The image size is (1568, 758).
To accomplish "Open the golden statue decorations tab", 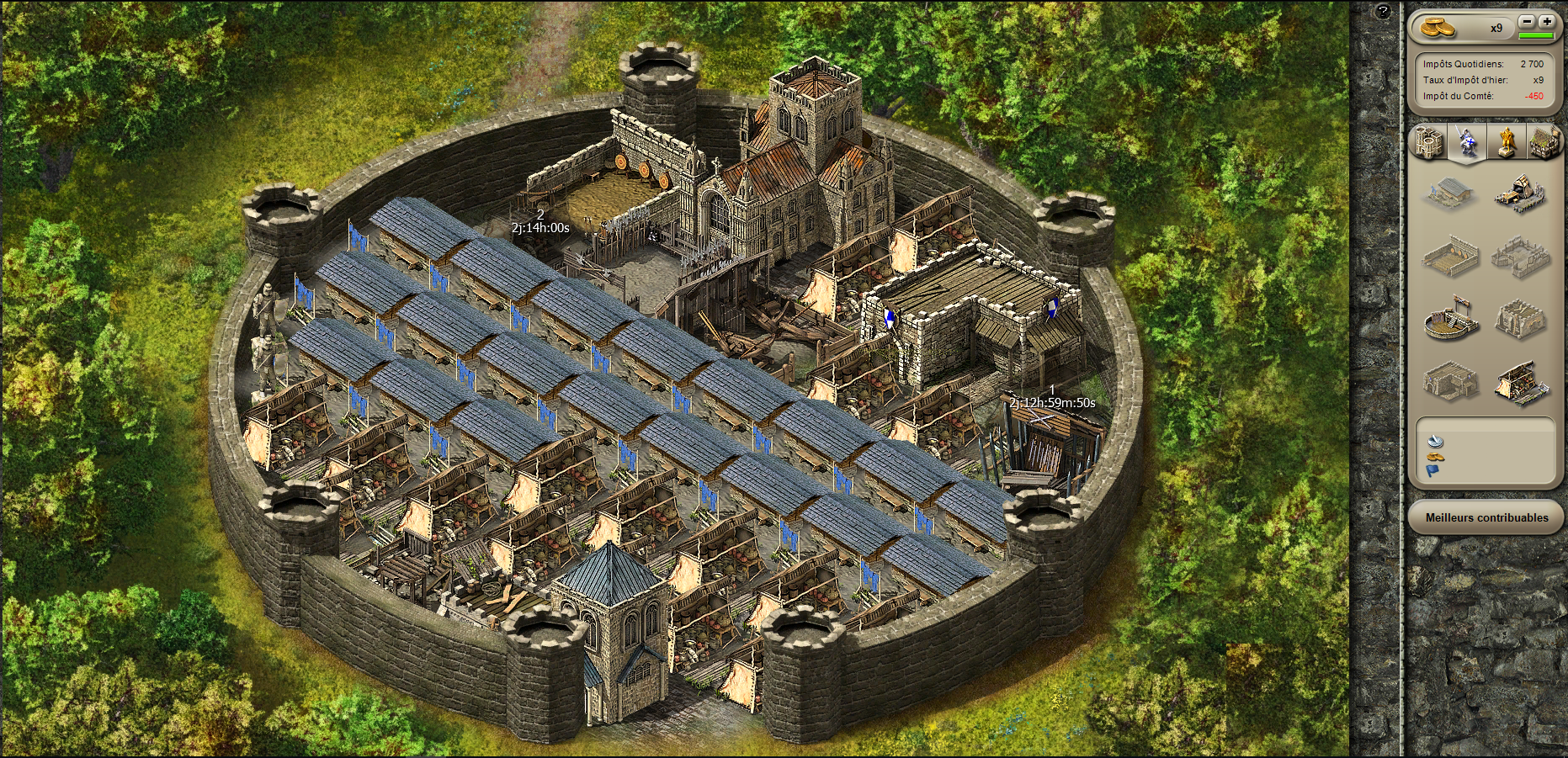I will (x=1506, y=141).
